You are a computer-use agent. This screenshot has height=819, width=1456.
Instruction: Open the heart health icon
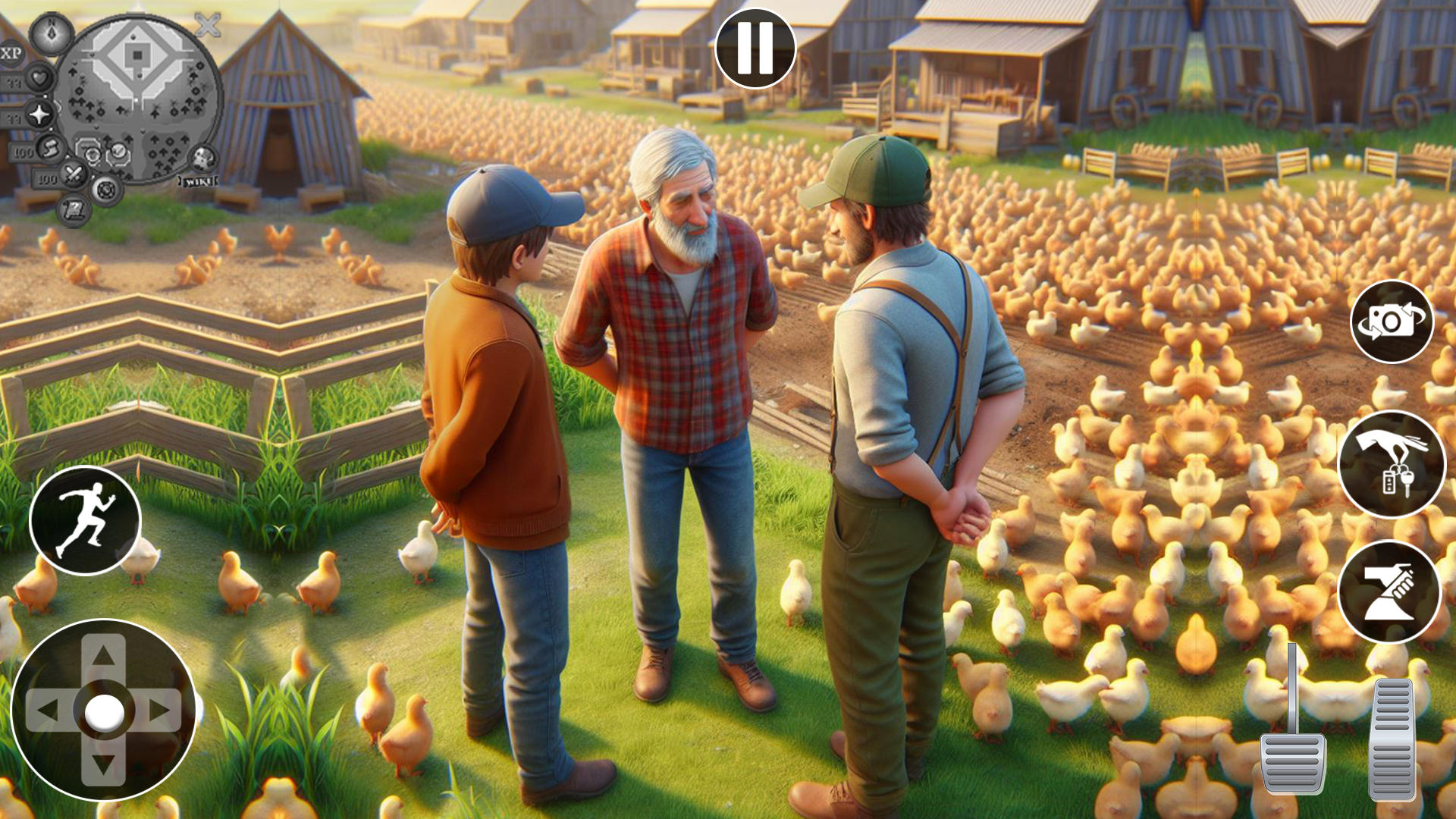(39, 80)
